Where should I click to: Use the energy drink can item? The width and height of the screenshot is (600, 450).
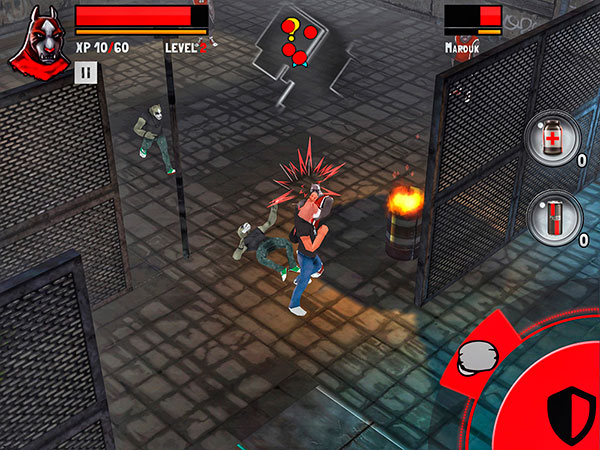tap(553, 216)
